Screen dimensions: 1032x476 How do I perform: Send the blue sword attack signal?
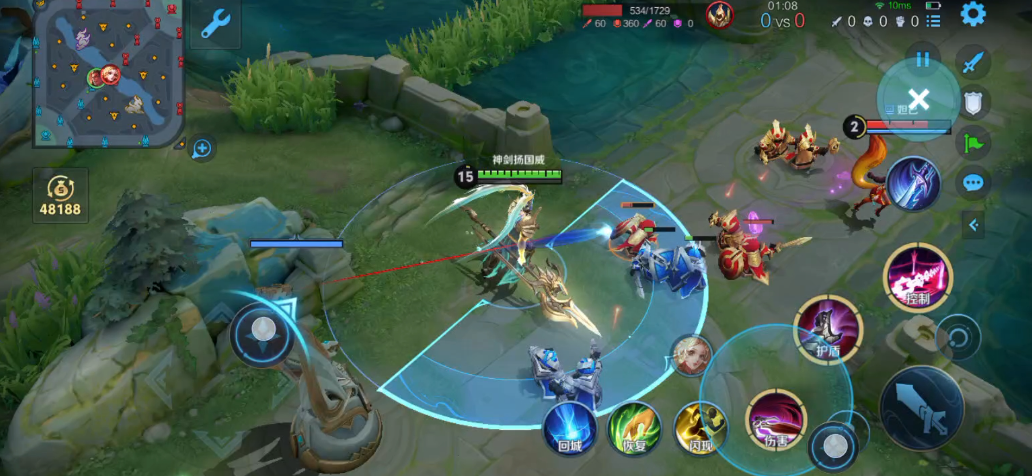click(x=973, y=63)
